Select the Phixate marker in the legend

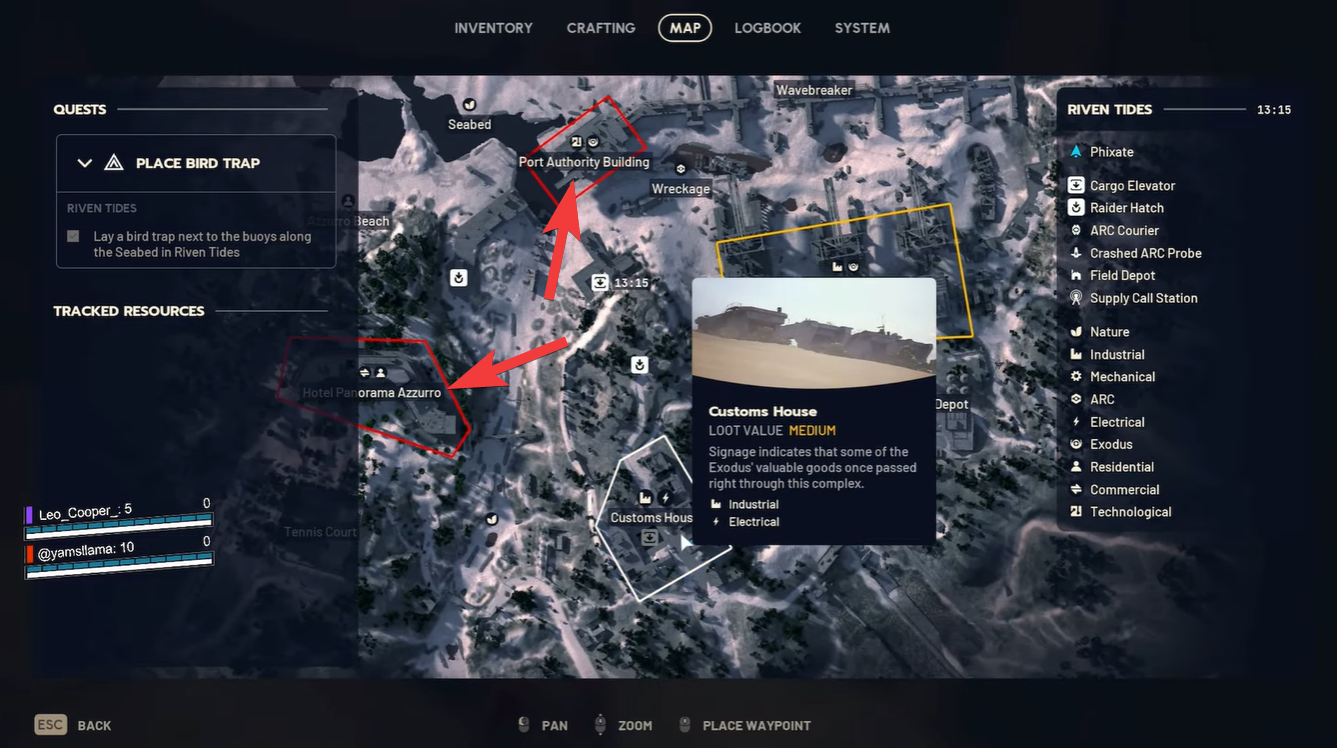1075,151
